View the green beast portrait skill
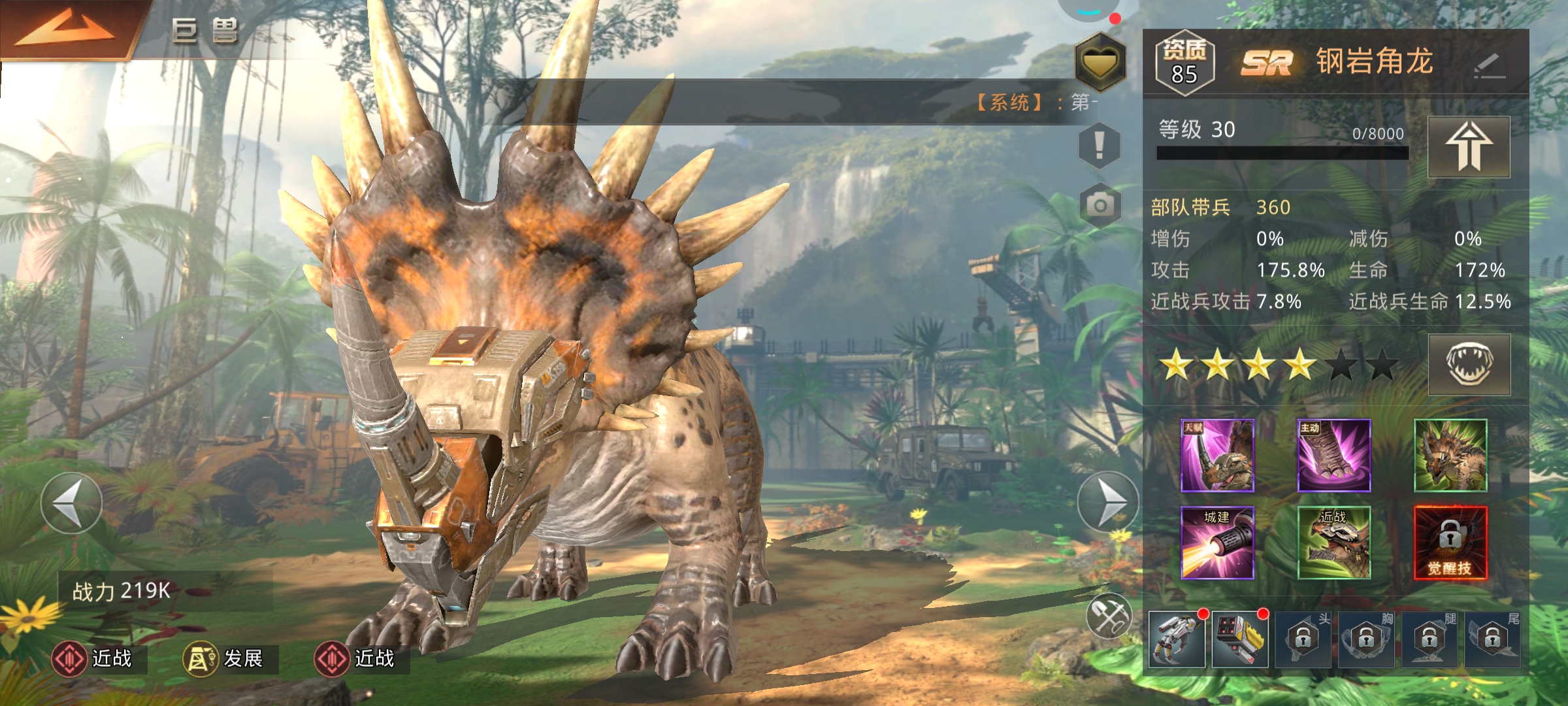Image resolution: width=1568 pixels, height=706 pixels. coord(1450,456)
